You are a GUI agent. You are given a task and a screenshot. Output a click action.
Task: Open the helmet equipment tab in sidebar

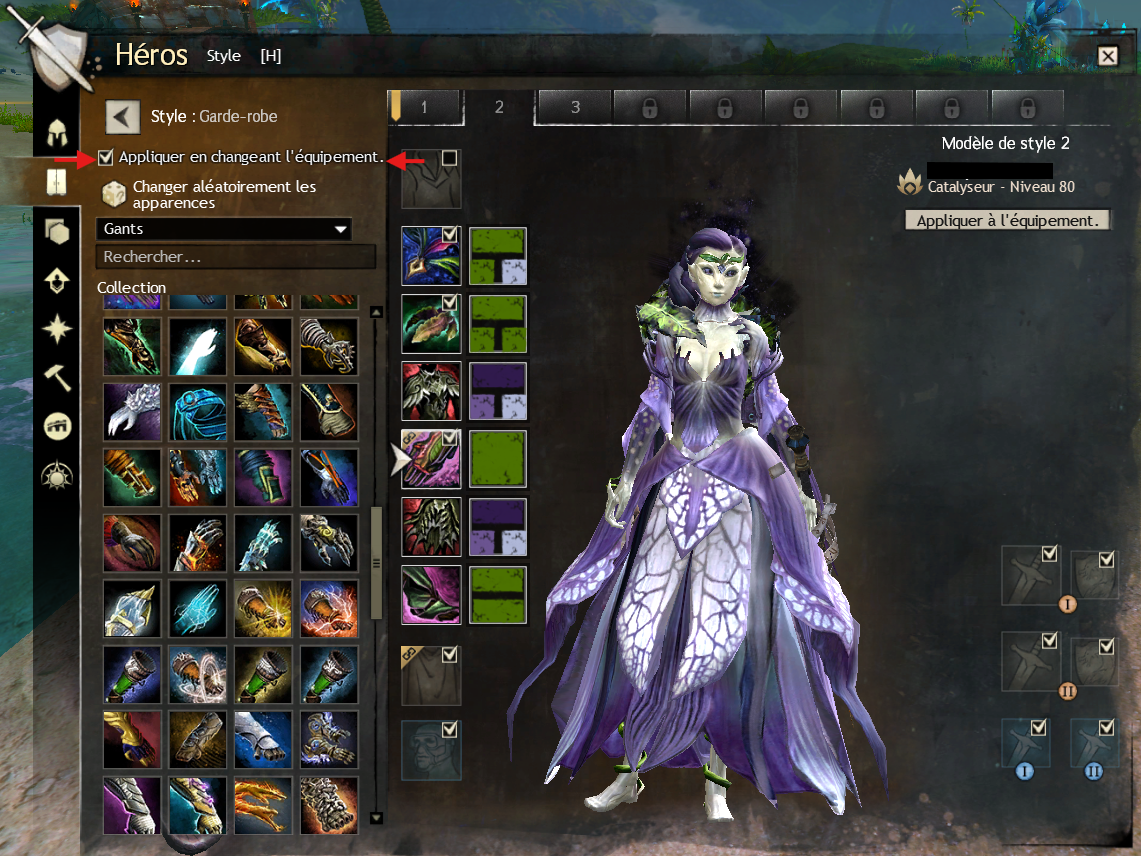click(57, 133)
